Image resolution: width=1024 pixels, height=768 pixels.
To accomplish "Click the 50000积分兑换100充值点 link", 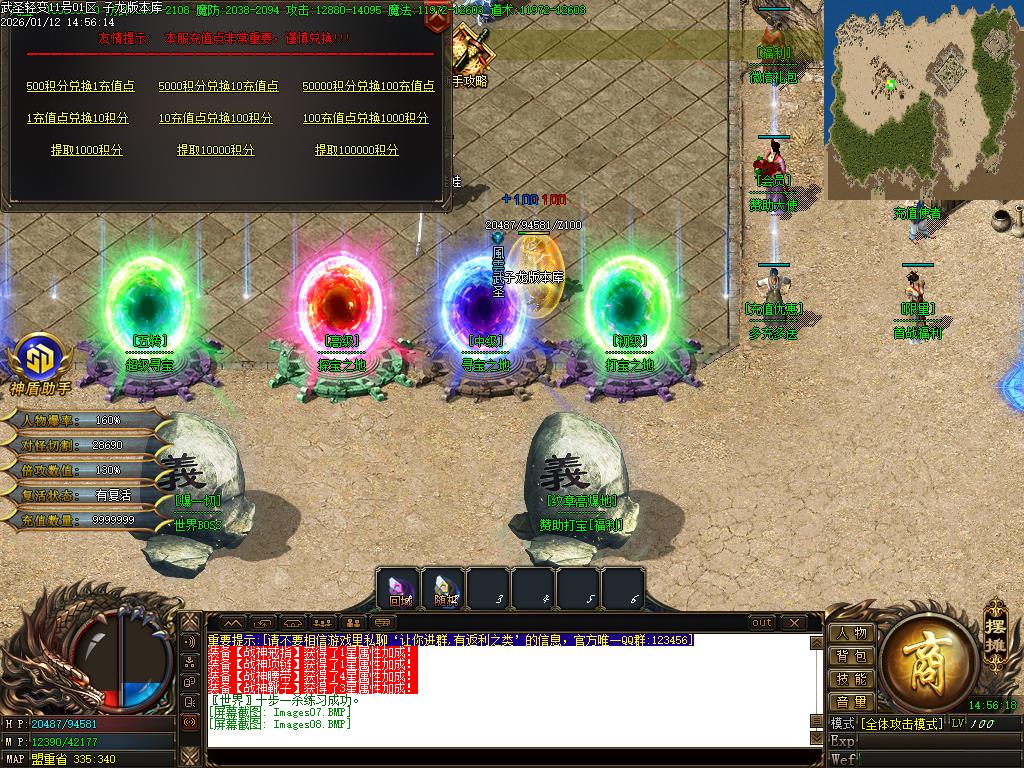I will click(368, 86).
